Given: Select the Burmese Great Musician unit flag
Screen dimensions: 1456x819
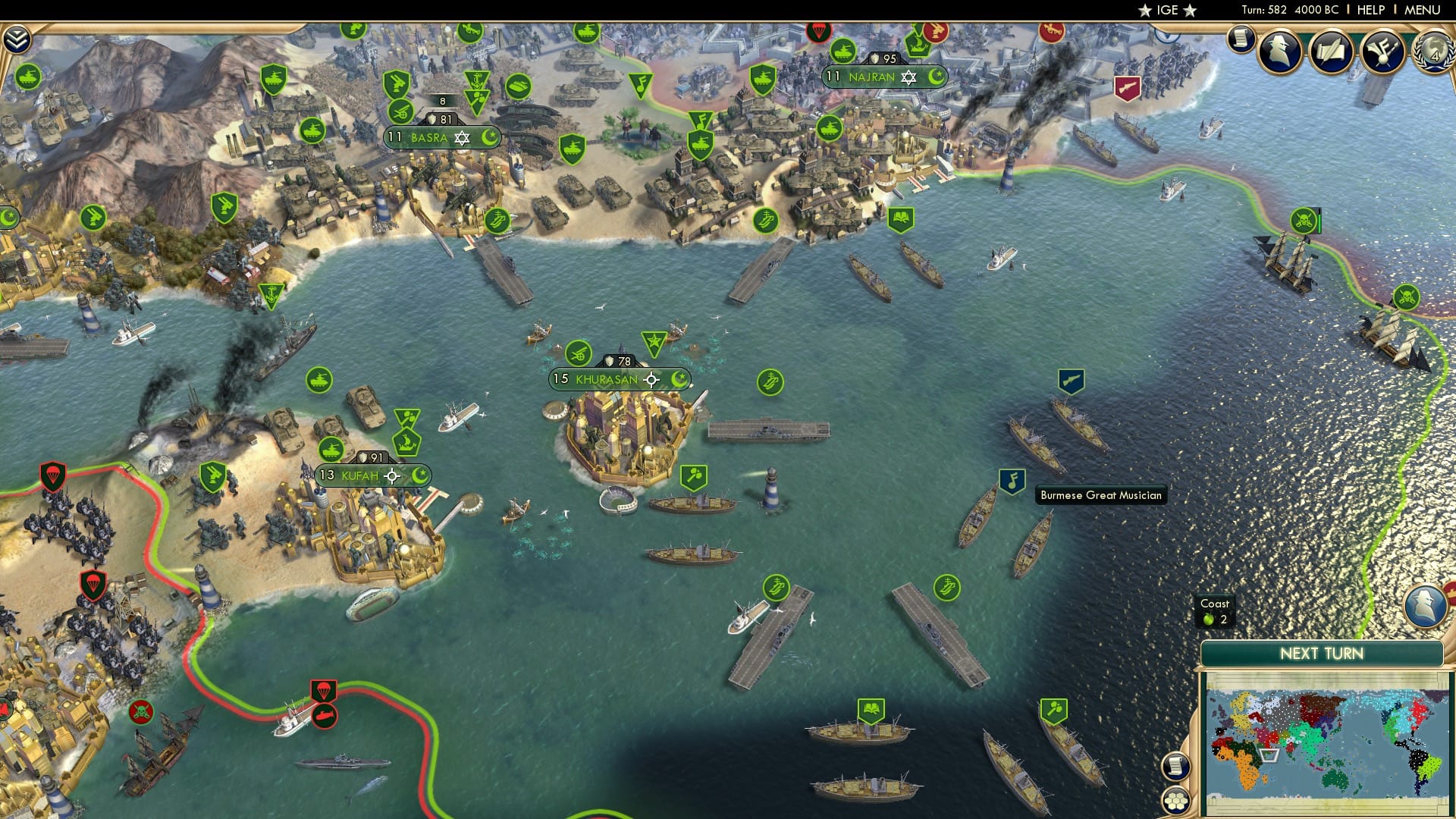Looking at the screenshot, I should click(1012, 480).
